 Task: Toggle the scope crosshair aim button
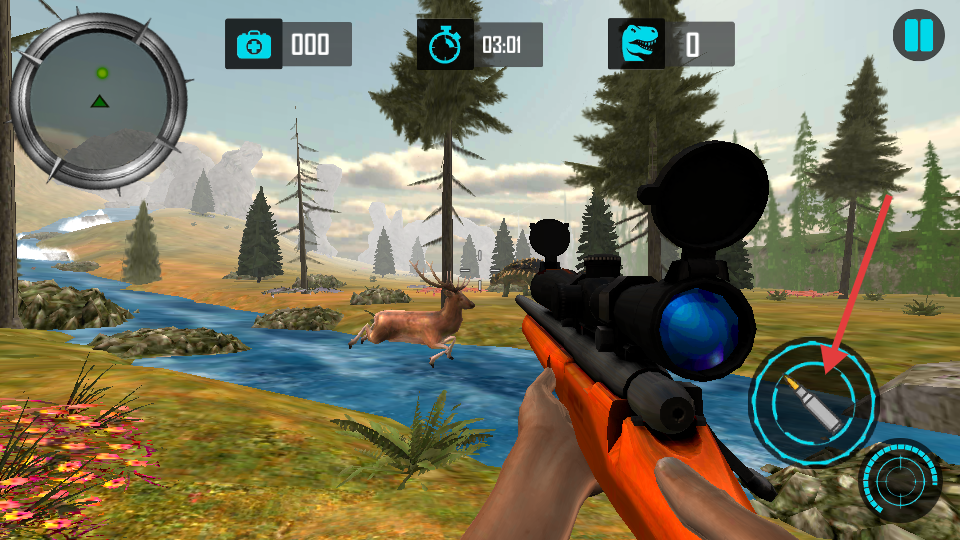click(899, 481)
